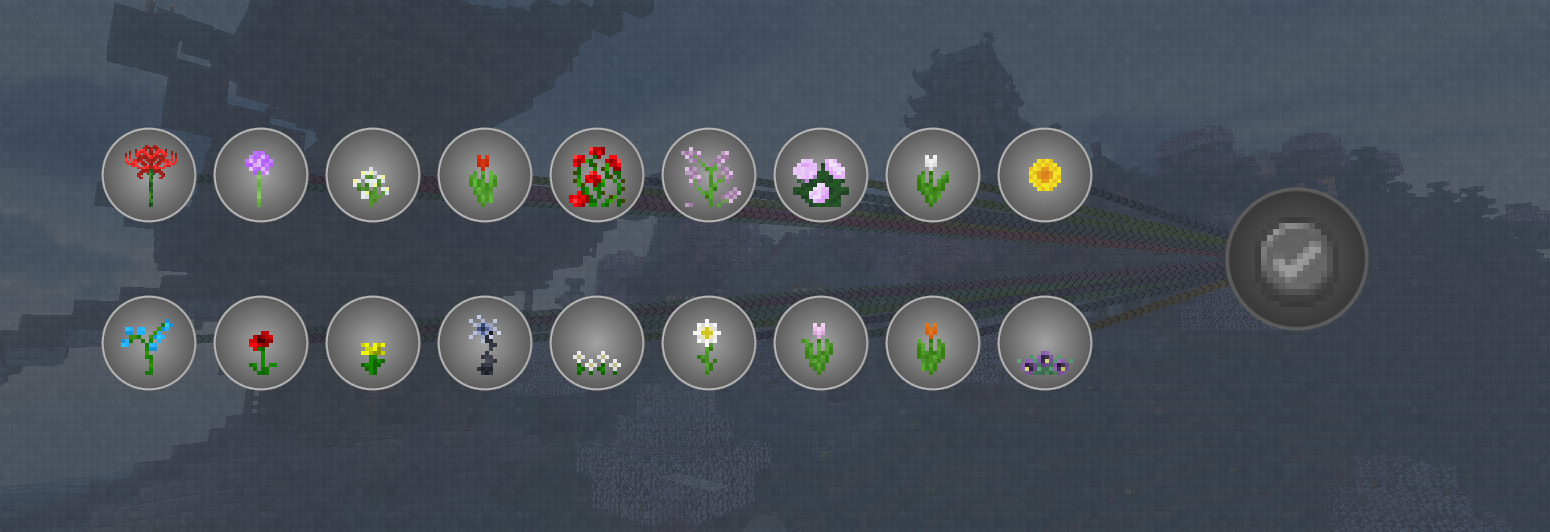
Task: Pick the small white azure bluets
Action: tap(597, 343)
